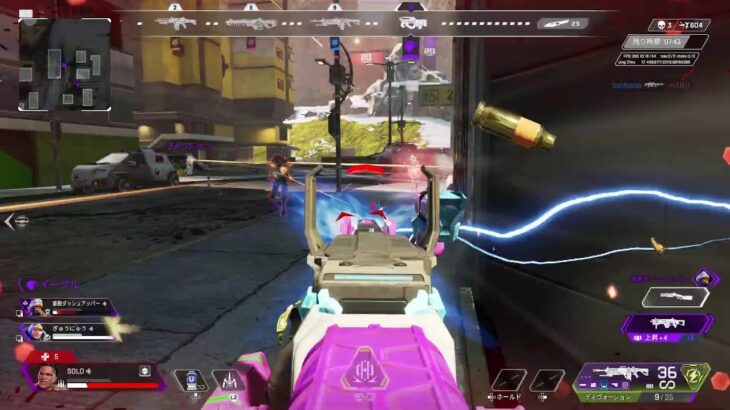Select the empty ordnance slot labeled ホールド
The image size is (730, 410).
pyautogui.click(x=508, y=380)
